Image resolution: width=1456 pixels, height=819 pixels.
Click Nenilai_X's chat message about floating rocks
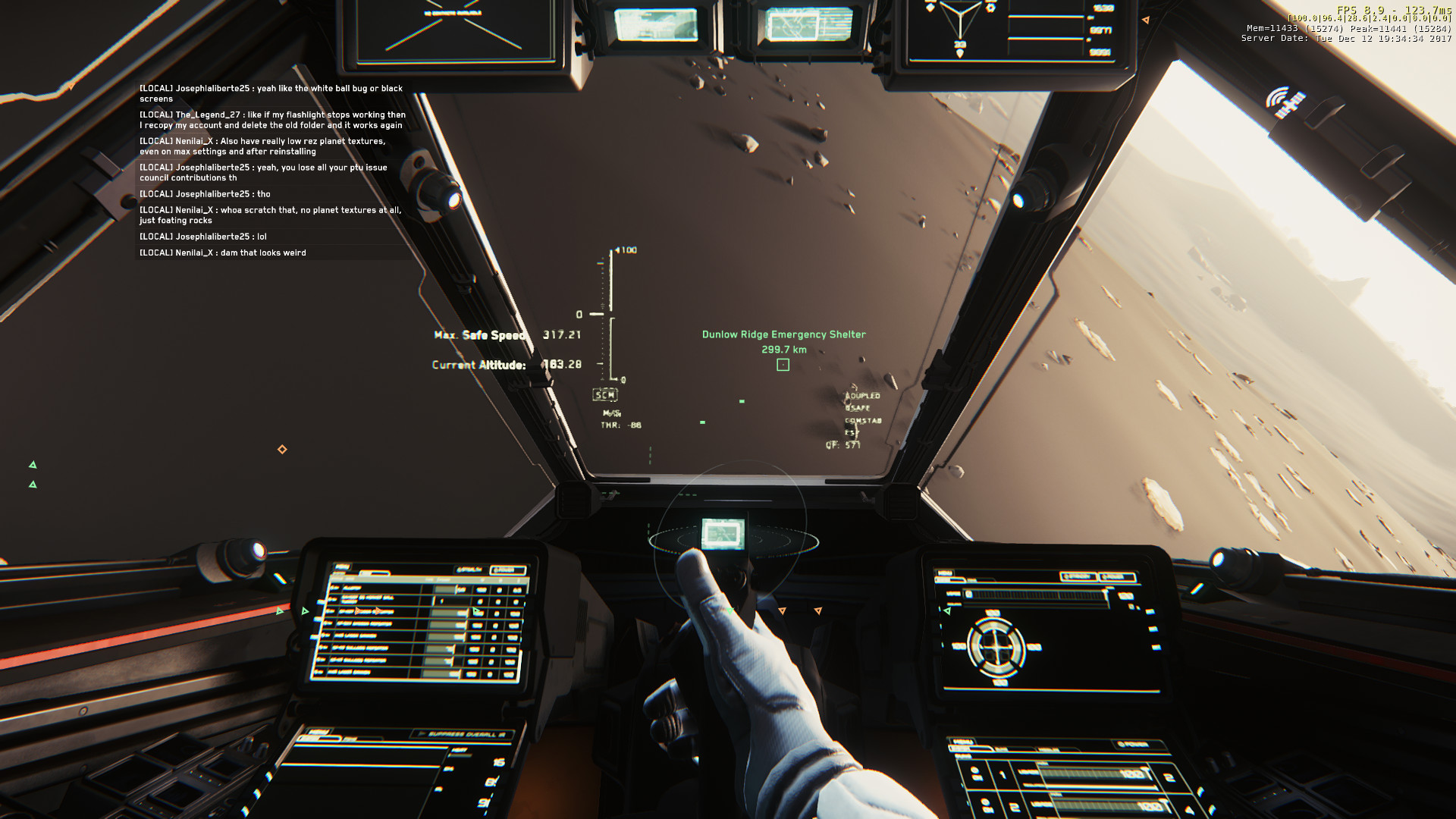click(x=270, y=215)
